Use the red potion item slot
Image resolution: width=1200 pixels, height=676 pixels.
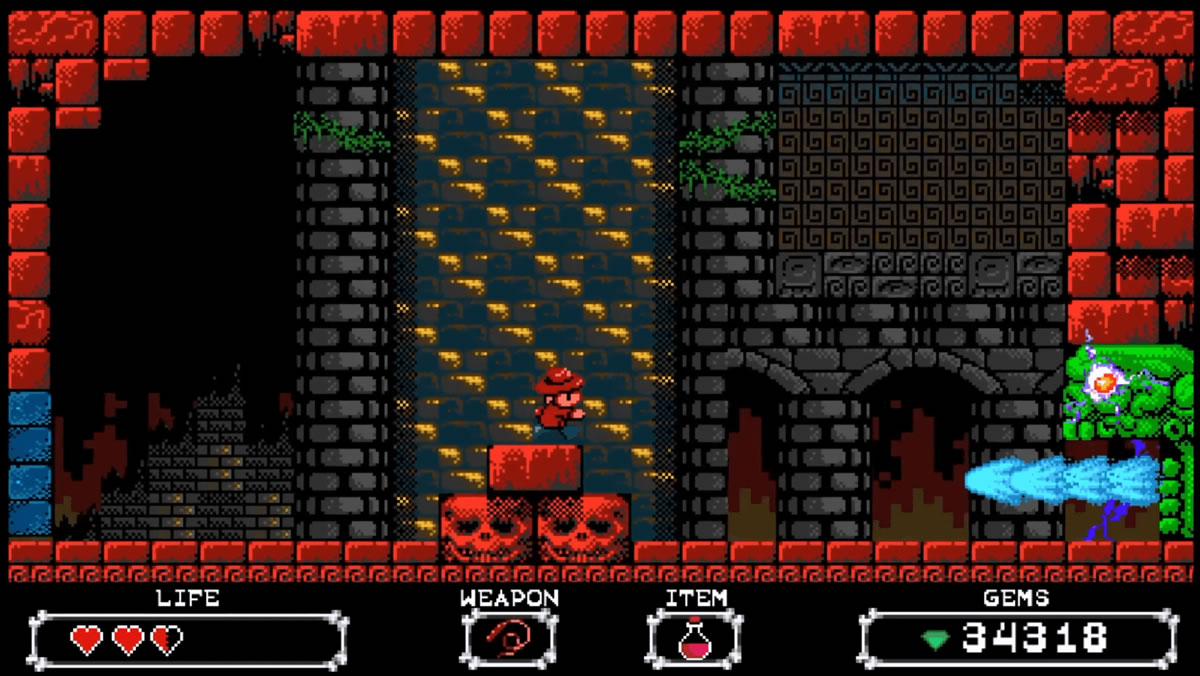point(694,638)
